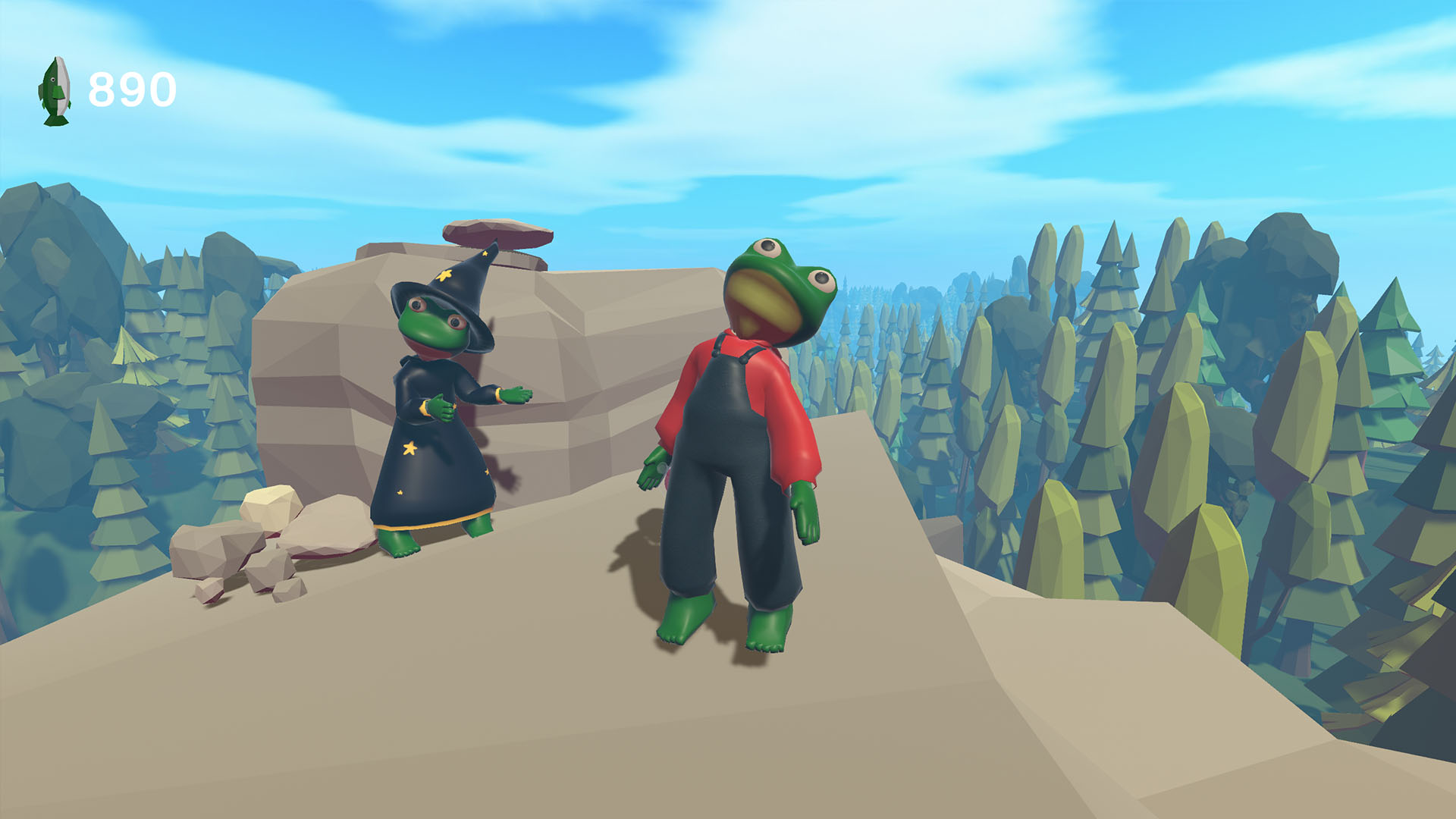
Task: Click the green fish currency icon
Action: coord(55,91)
